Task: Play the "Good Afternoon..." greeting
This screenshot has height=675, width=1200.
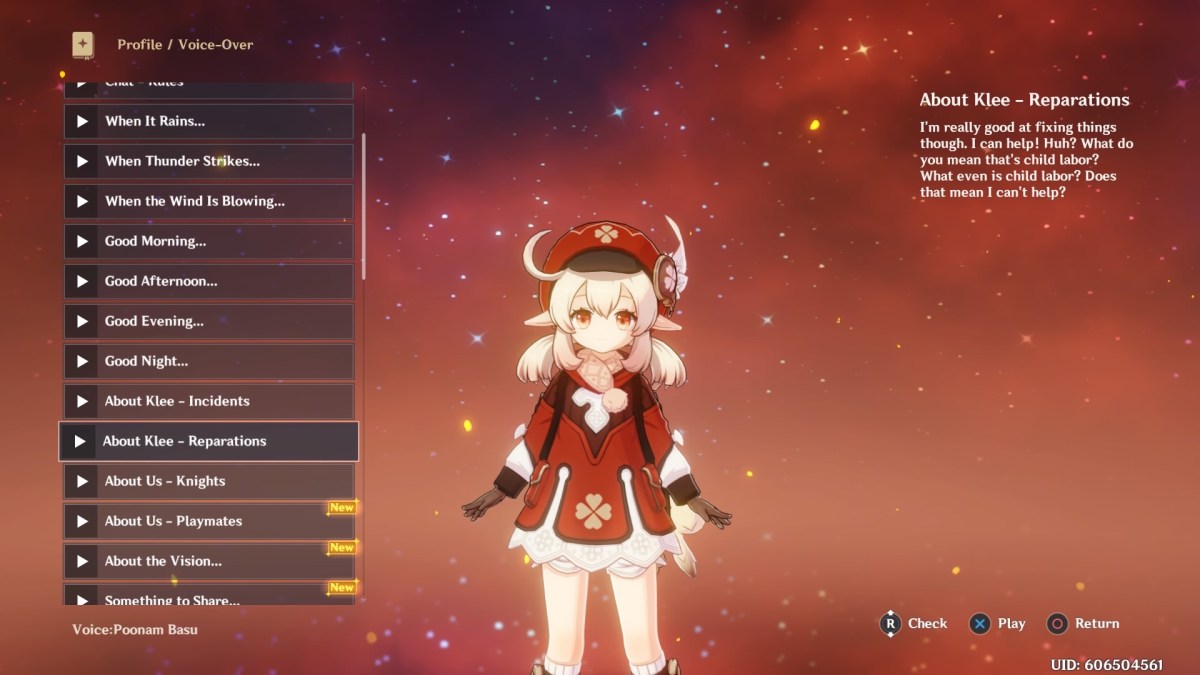Action: pyautogui.click(x=208, y=281)
